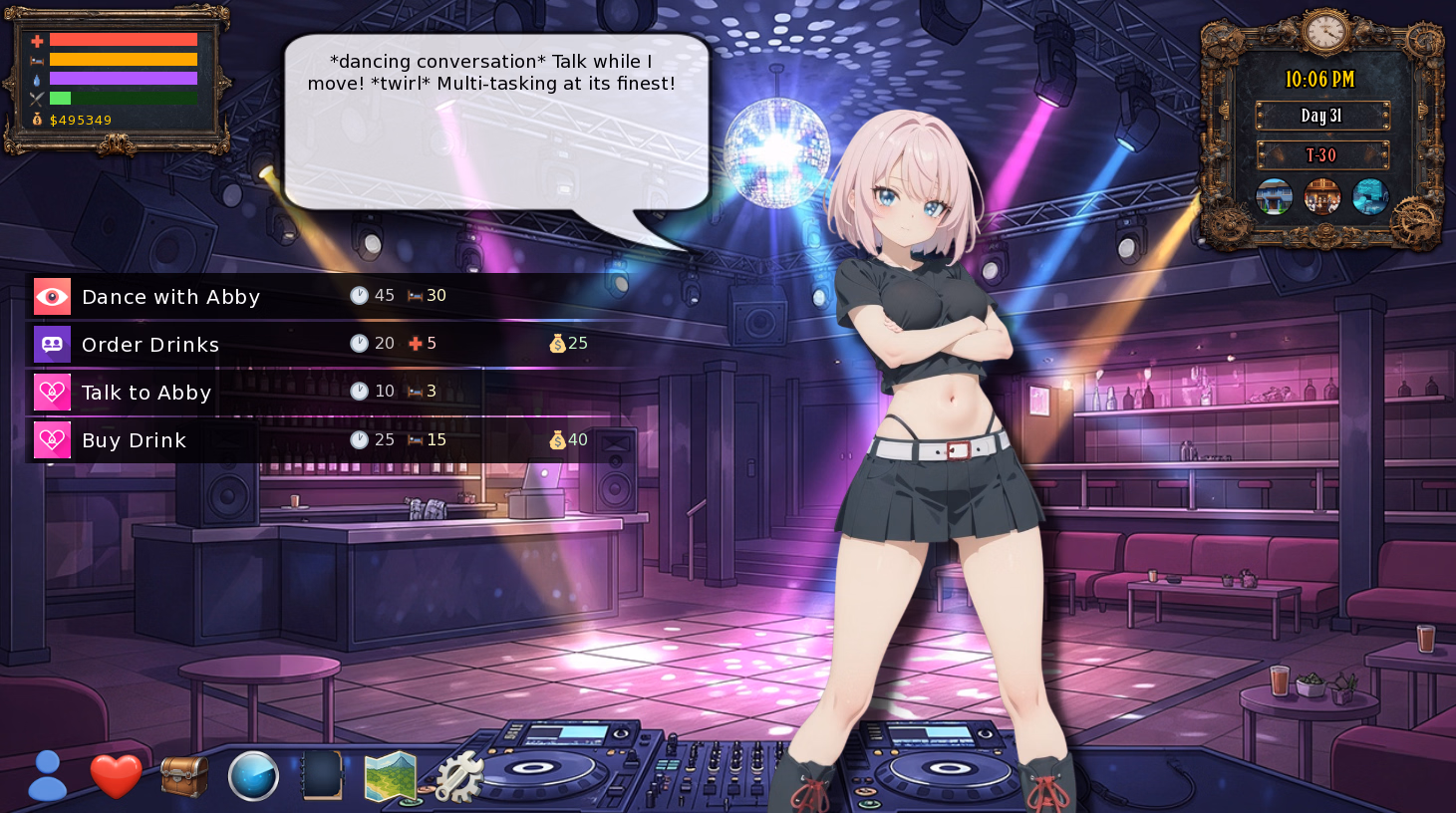Select the cafe interior location thumbnail
Viewport: 1456px width, 813px height.
[1322, 196]
